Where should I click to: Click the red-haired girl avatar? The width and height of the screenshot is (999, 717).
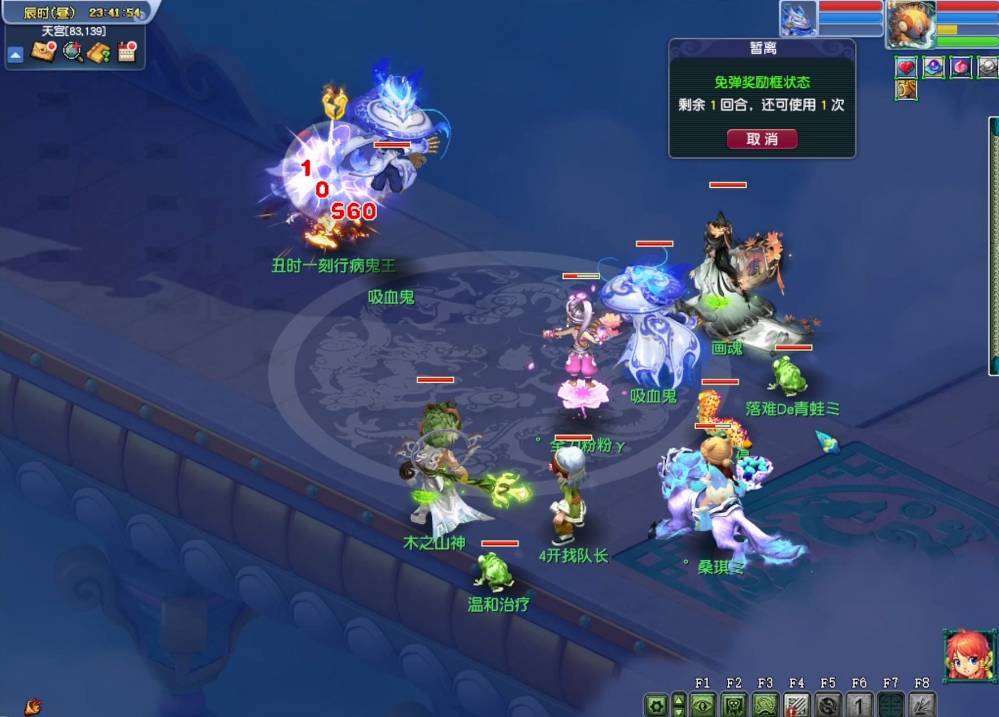pyautogui.click(x=968, y=655)
